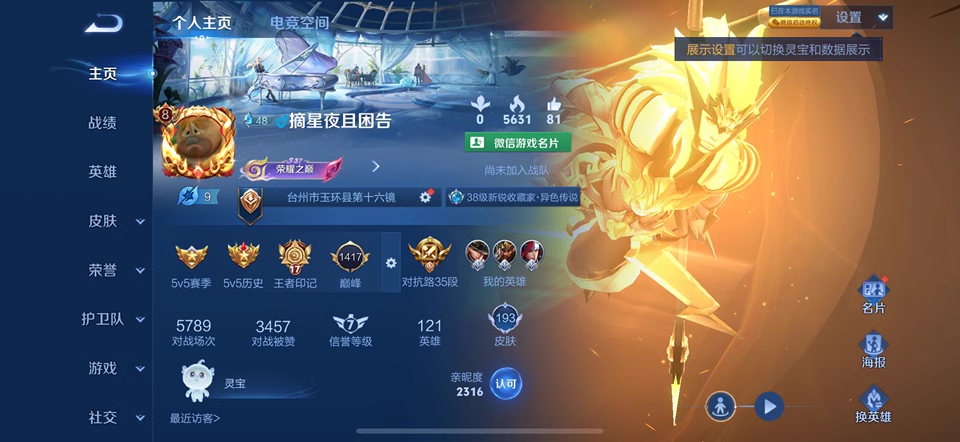Show 最近访客 recent visitors
The width and height of the screenshot is (960, 442).
click(195, 418)
